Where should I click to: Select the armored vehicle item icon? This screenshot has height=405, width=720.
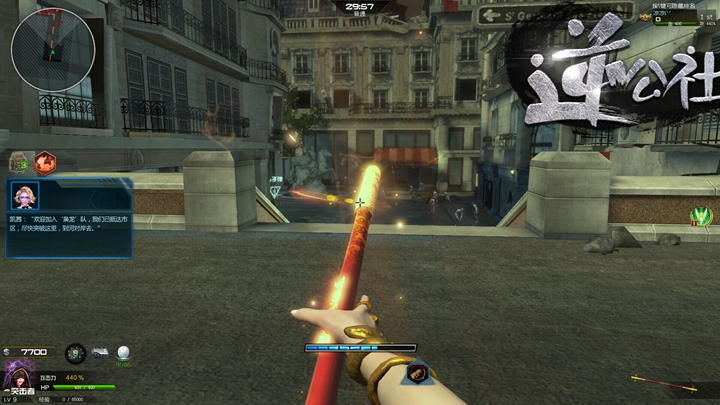[x=100, y=352]
